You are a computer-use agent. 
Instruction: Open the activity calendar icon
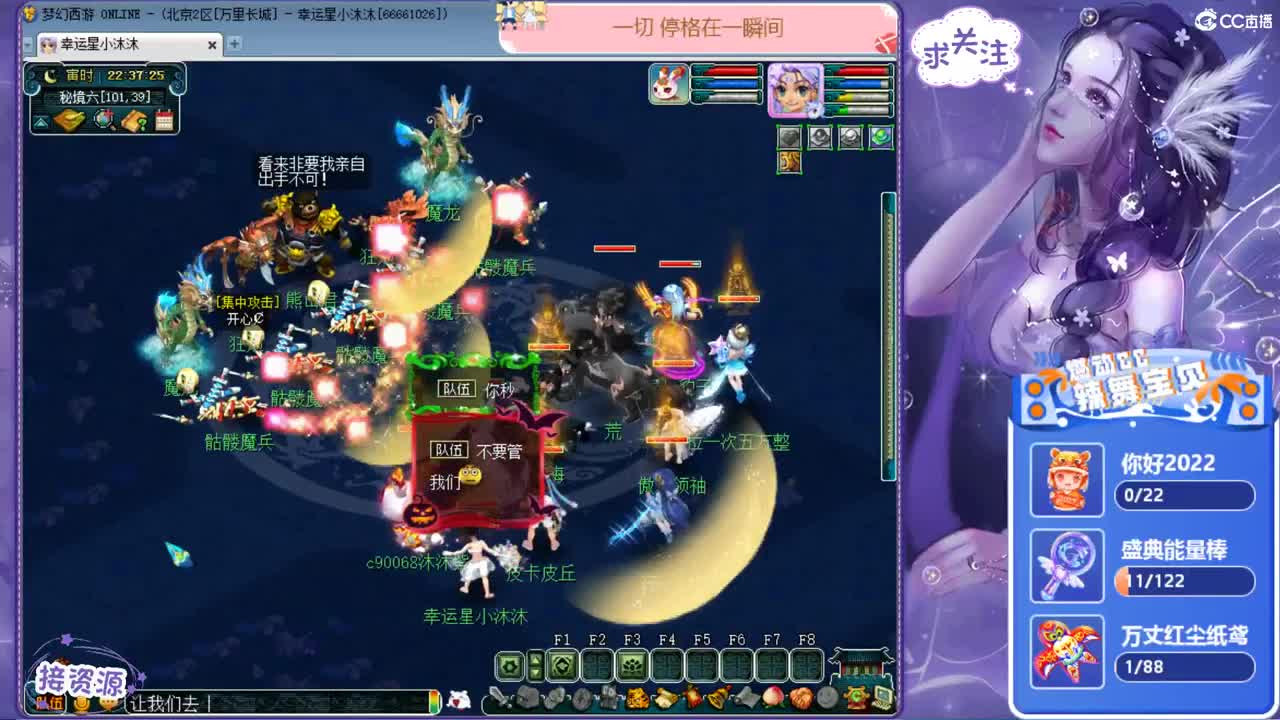tap(163, 120)
